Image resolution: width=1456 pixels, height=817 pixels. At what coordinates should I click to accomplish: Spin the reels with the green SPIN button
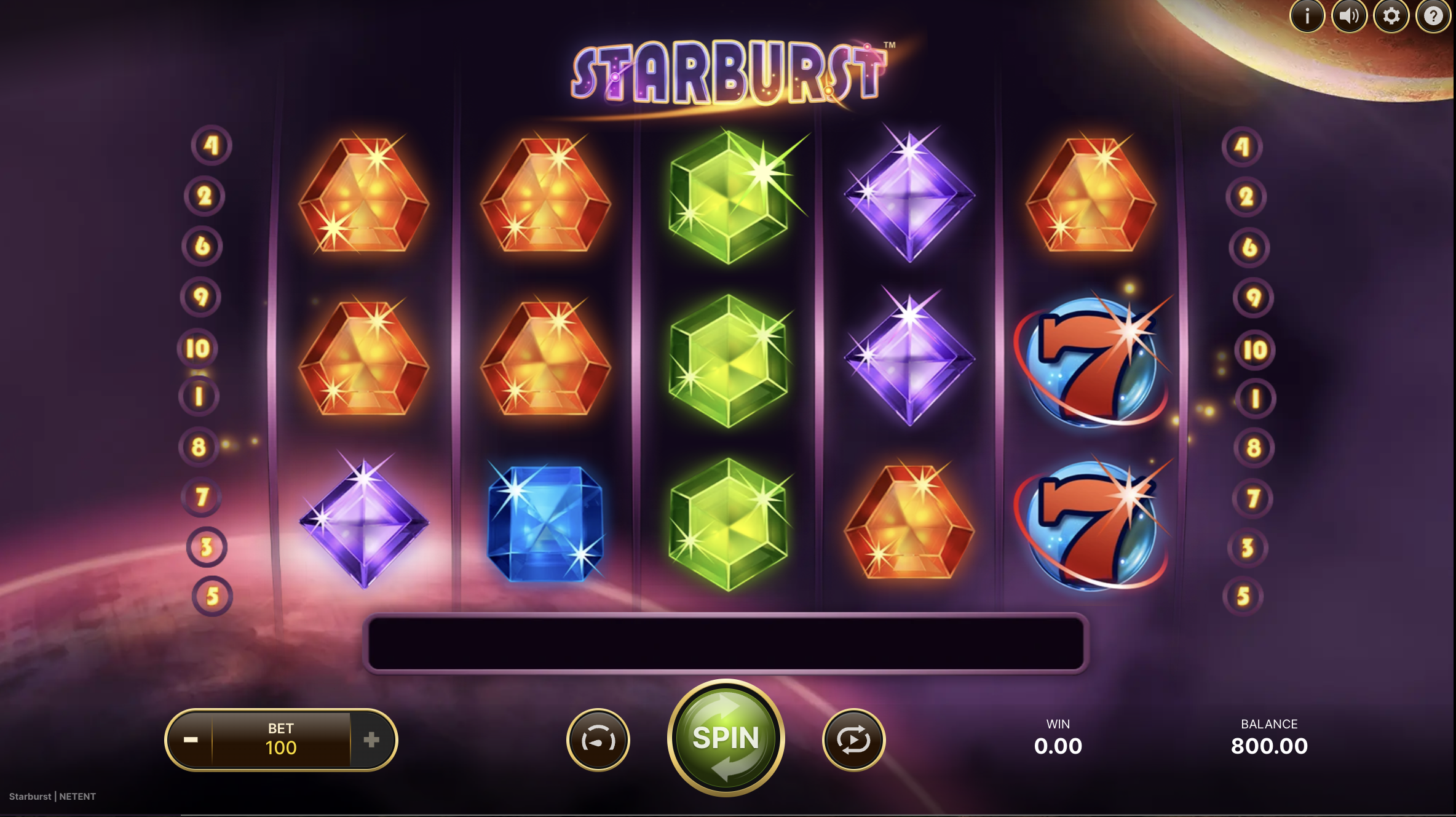click(726, 738)
